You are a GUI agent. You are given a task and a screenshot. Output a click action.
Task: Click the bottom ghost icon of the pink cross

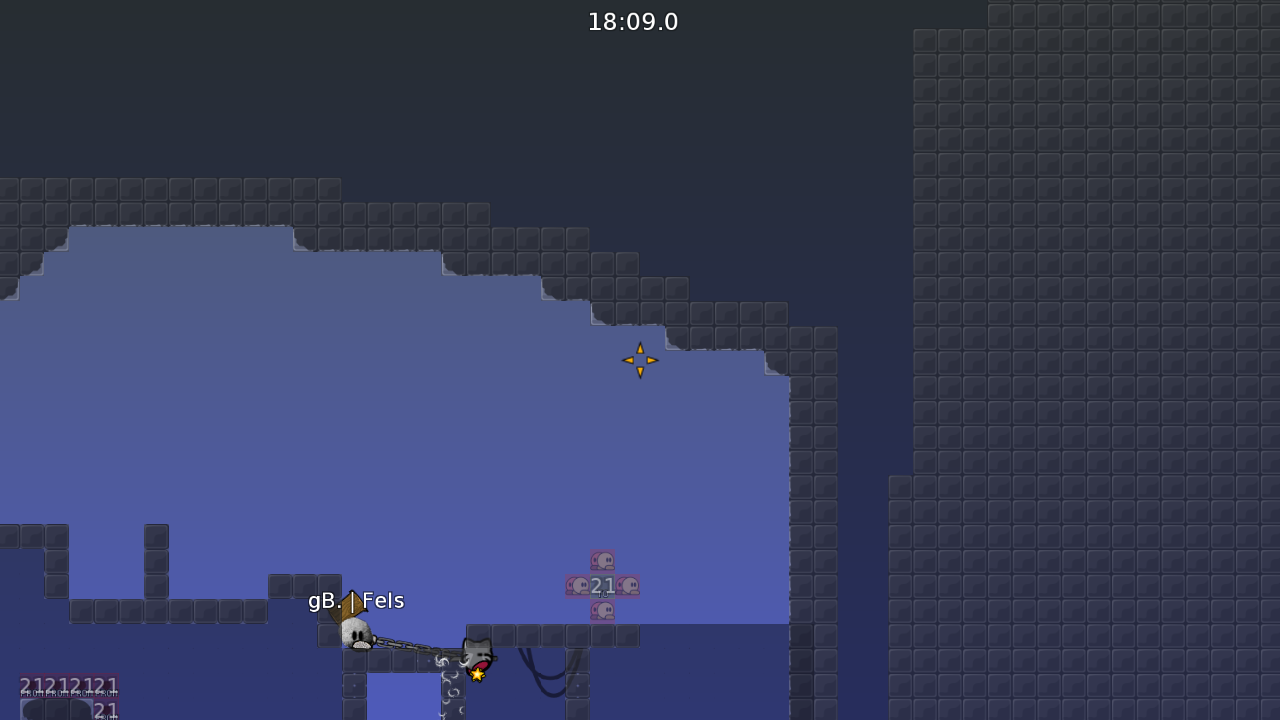click(x=602, y=610)
